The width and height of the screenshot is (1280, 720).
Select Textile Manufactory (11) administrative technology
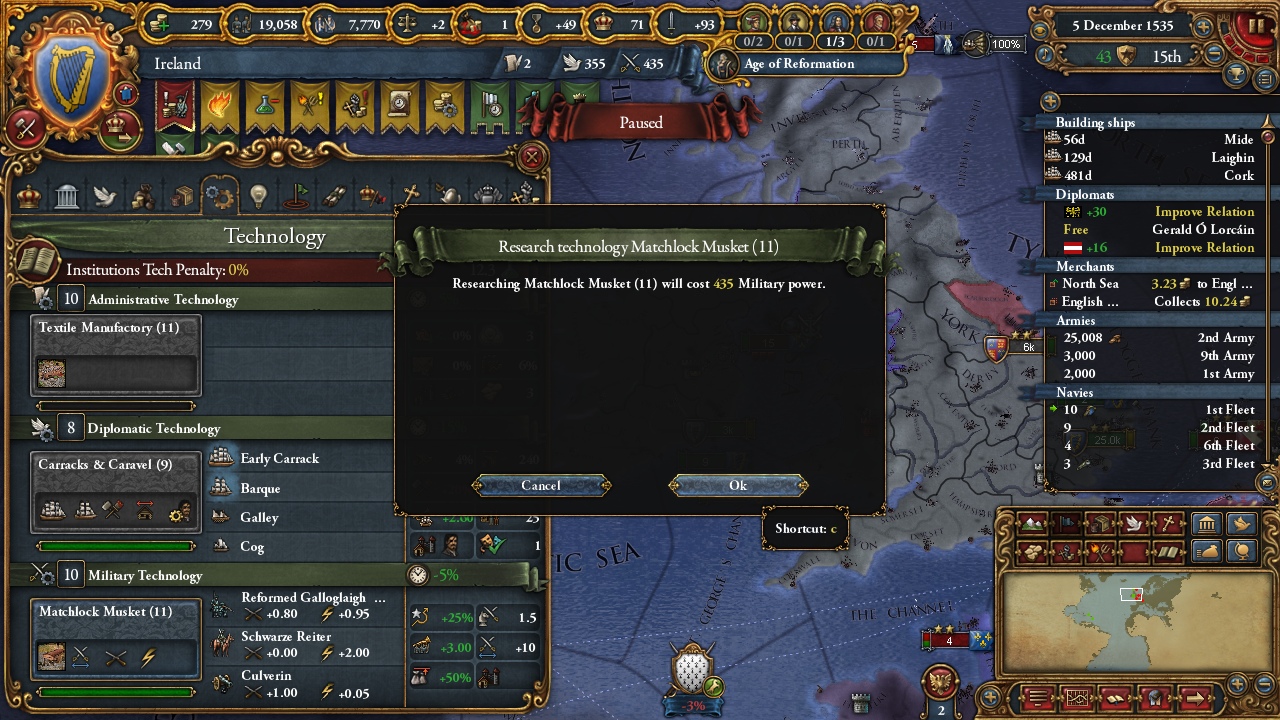[116, 356]
